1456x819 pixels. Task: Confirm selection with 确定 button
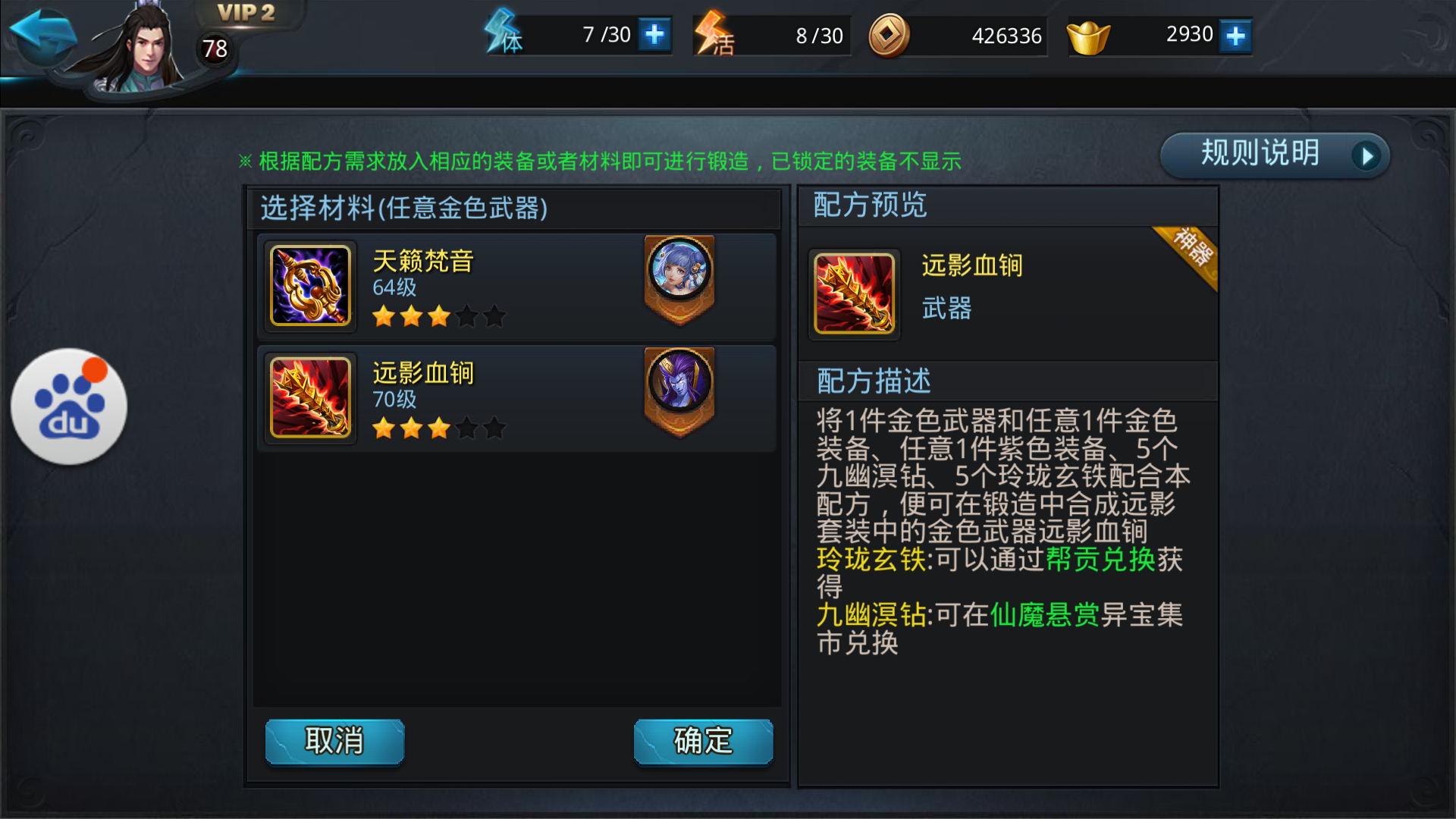(x=703, y=741)
